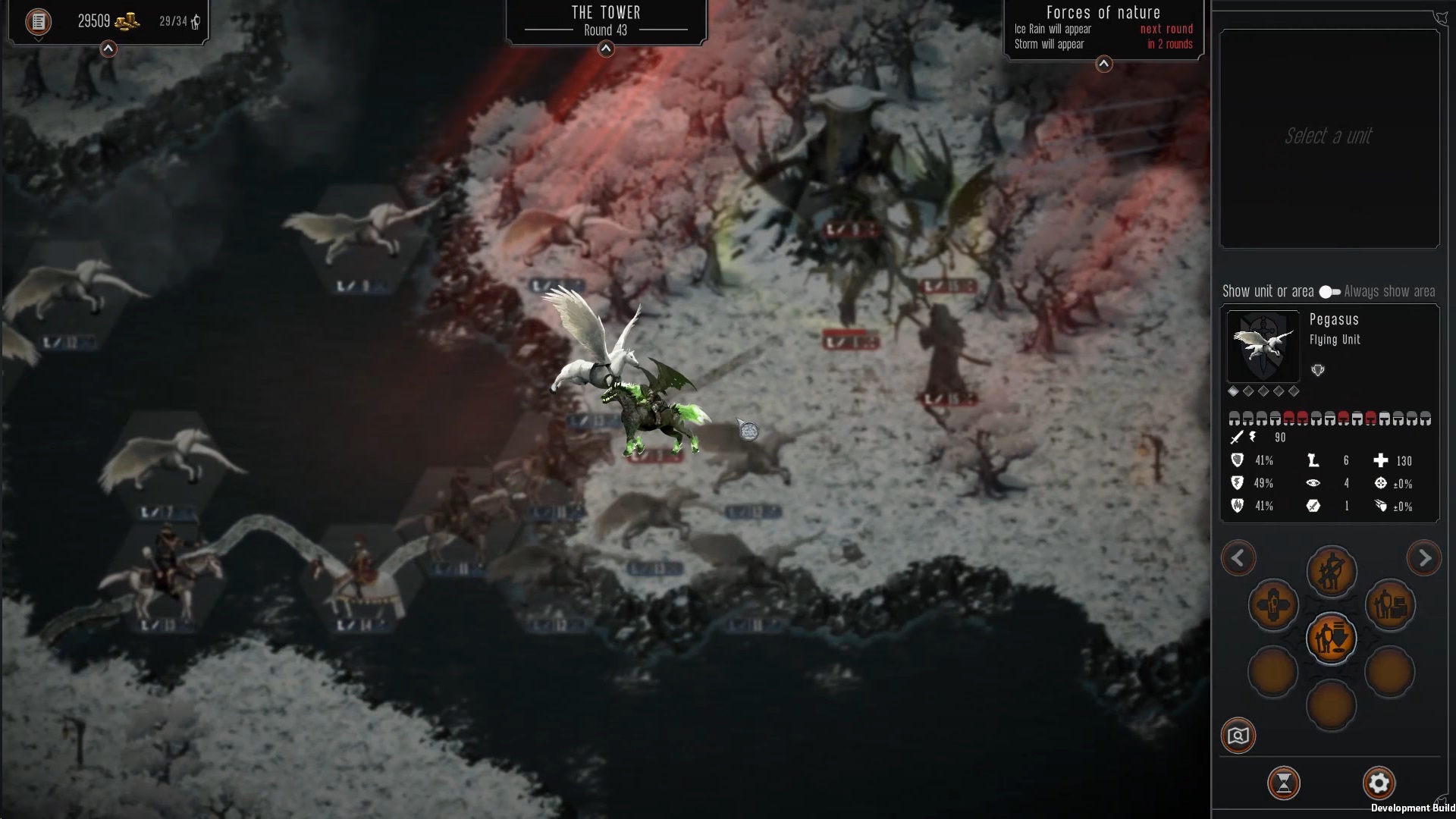Viewport: 1456px width, 819px height.
Task: Open the map search view
Action: coord(1238,736)
